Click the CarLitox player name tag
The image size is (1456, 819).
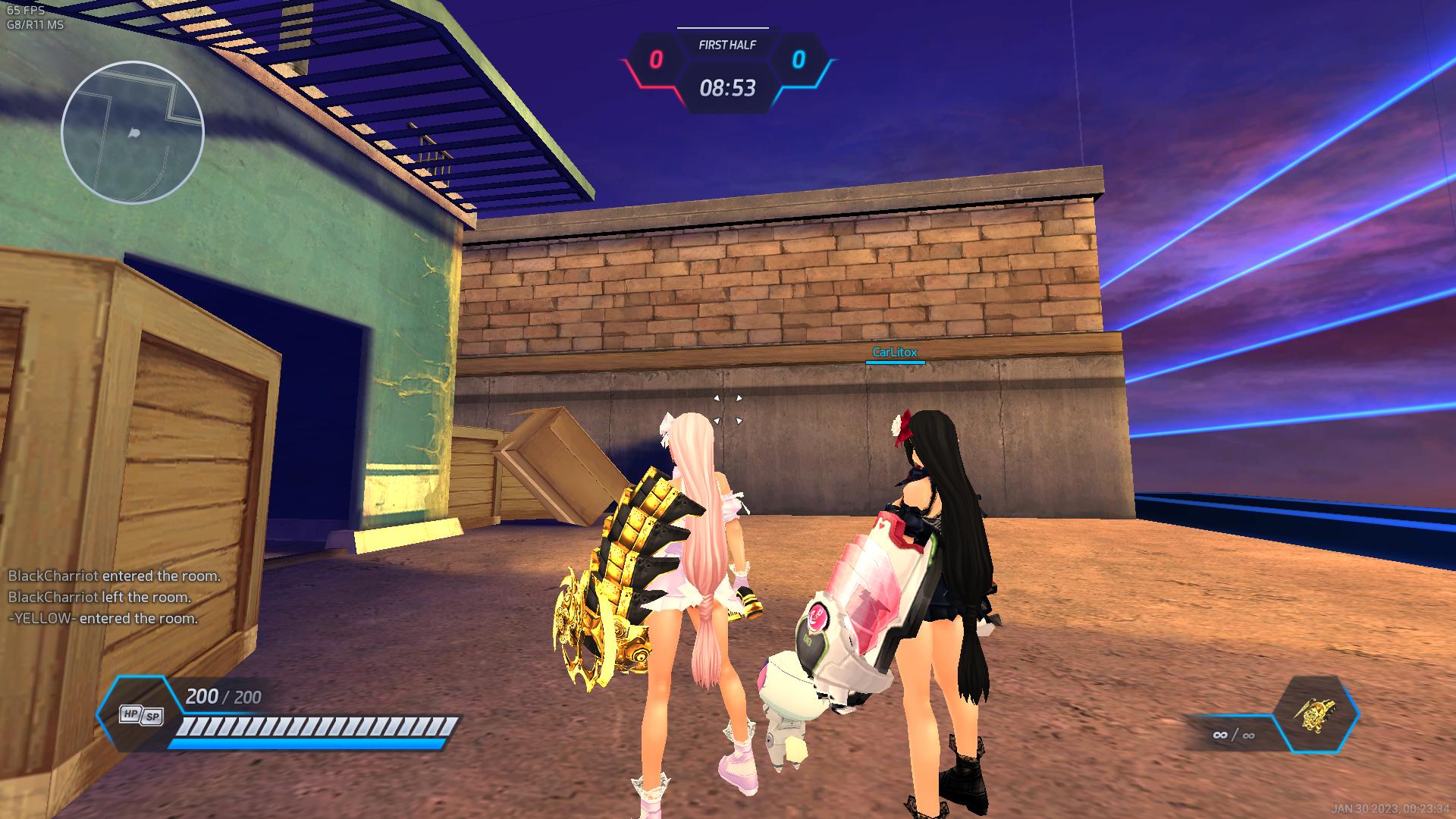click(x=895, y=353)
